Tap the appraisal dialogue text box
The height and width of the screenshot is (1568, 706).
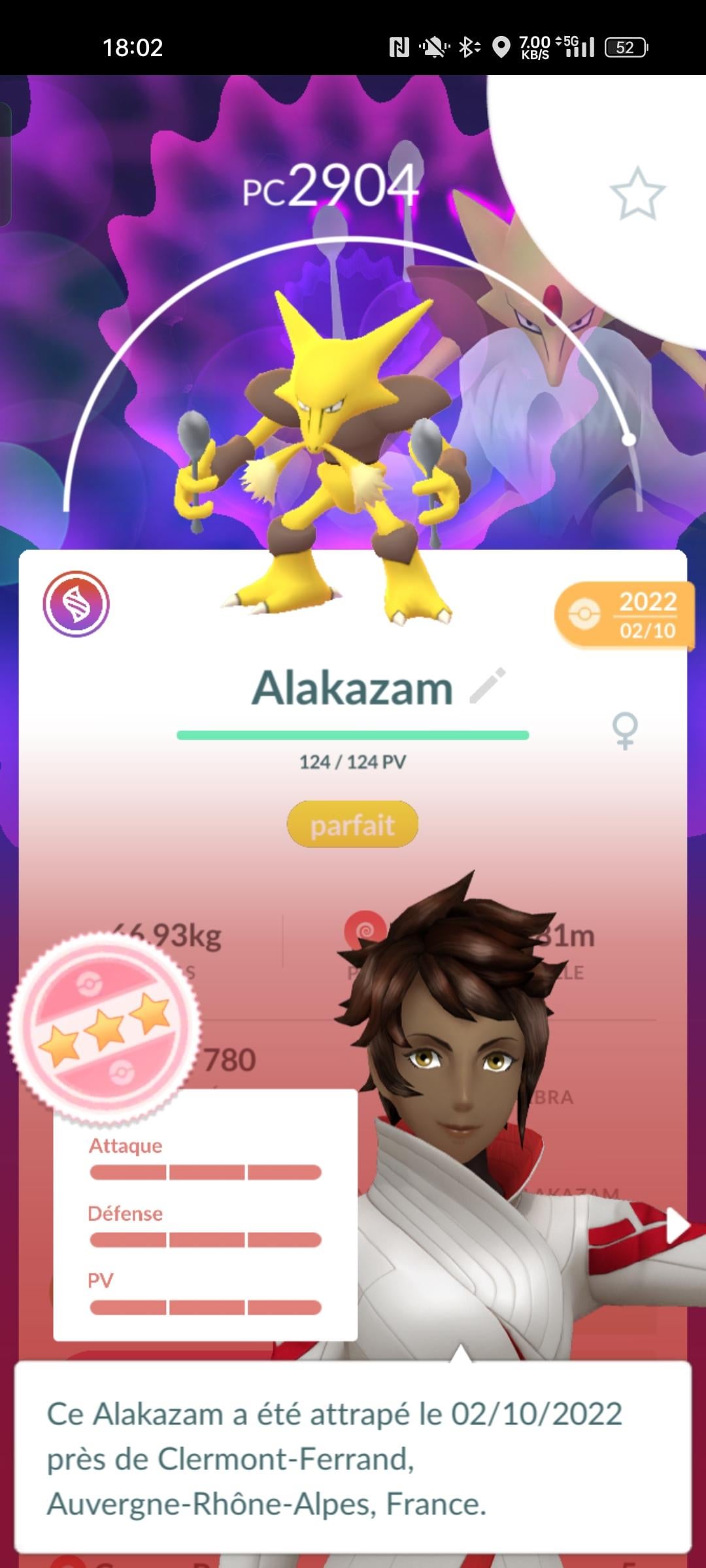[x=353, y=1458]
